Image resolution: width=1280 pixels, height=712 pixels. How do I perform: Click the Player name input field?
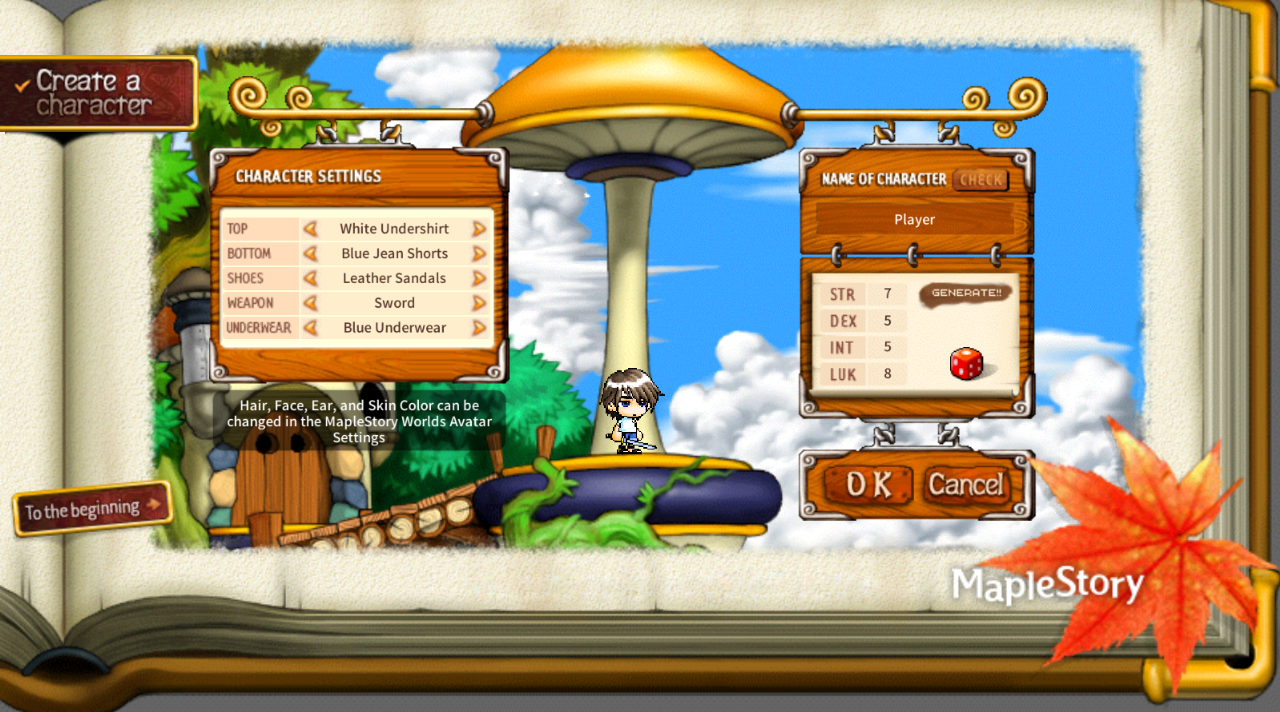tap(914, 220)
